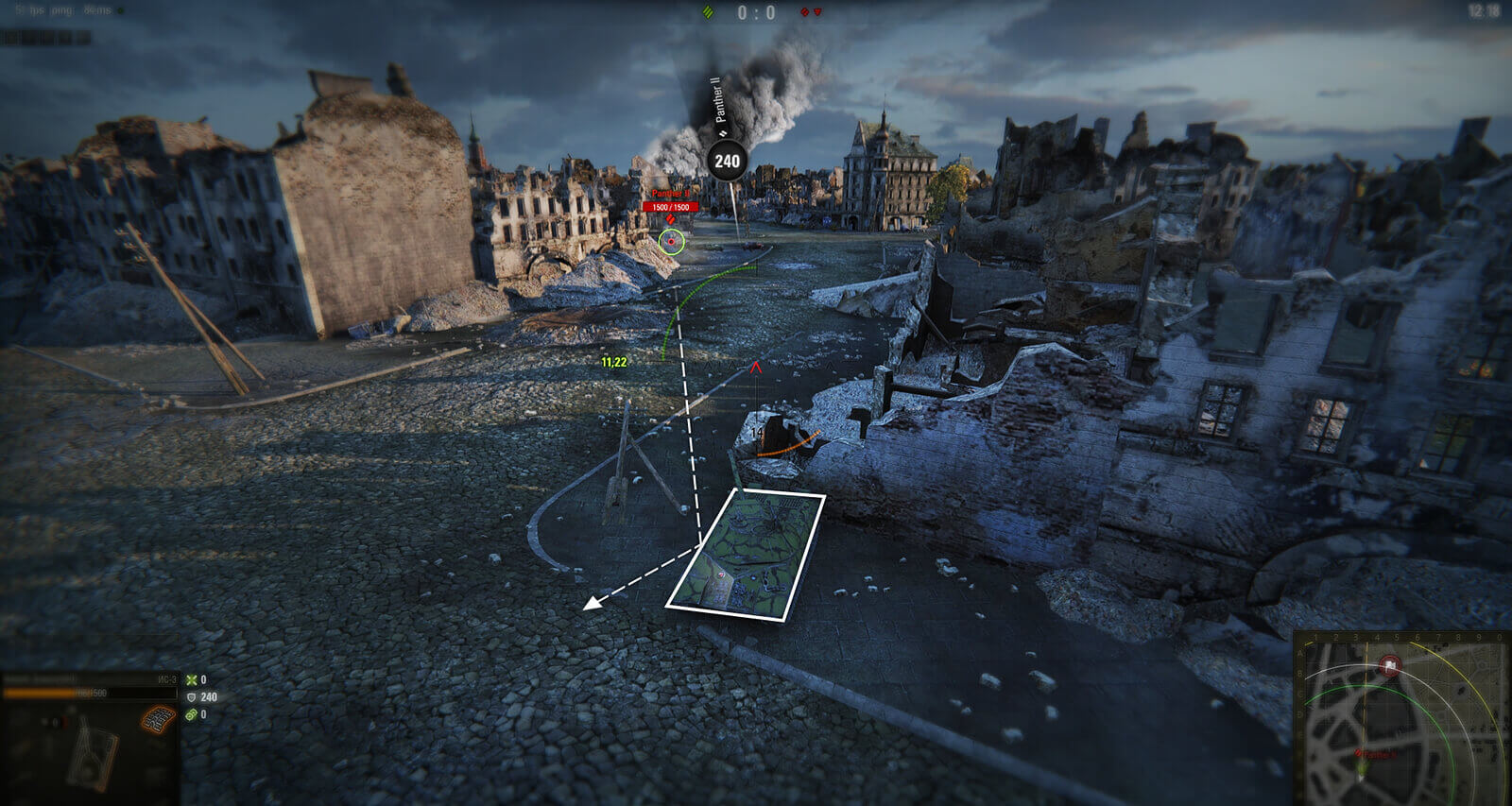Click the orange ammo rack module icon

coord(159,720)
